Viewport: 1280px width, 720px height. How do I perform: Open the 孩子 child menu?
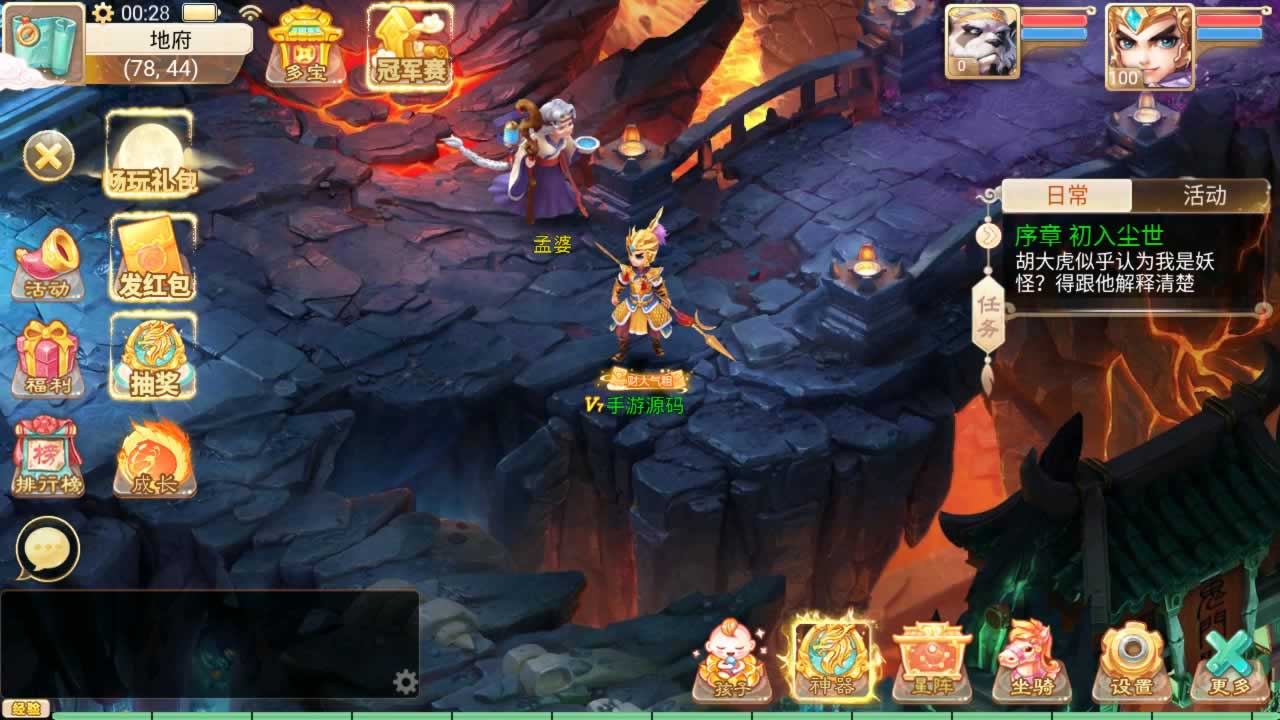[x=731, y=660]
